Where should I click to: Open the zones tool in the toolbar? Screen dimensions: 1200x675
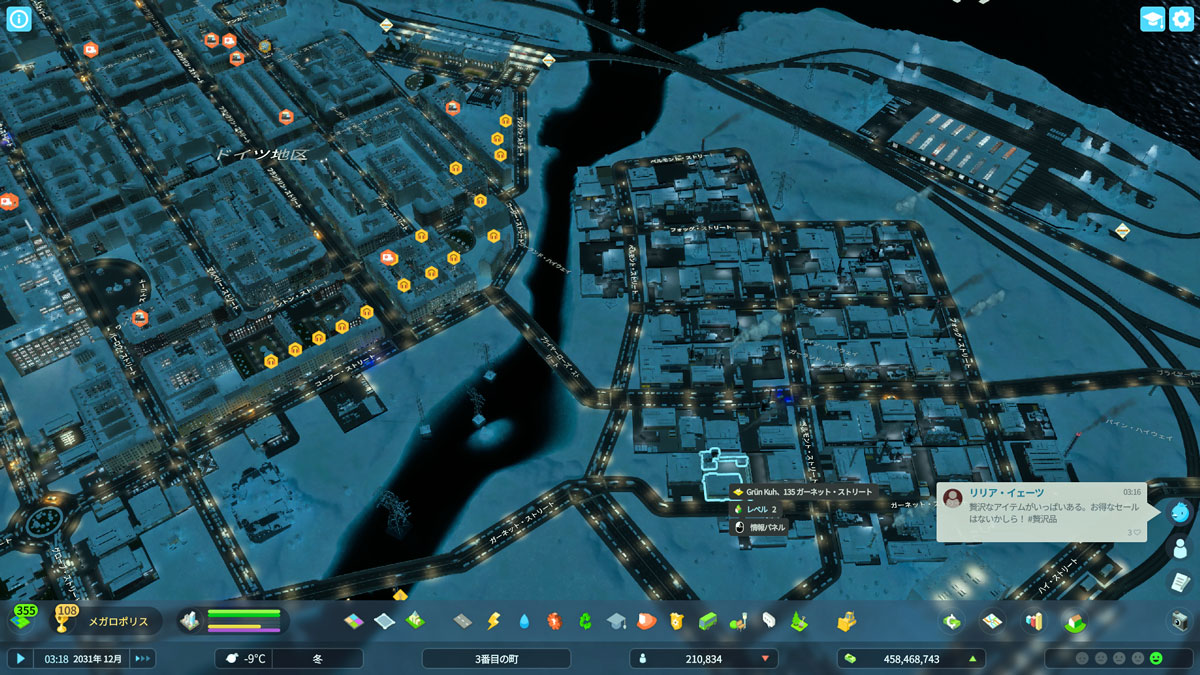(355, 621)
